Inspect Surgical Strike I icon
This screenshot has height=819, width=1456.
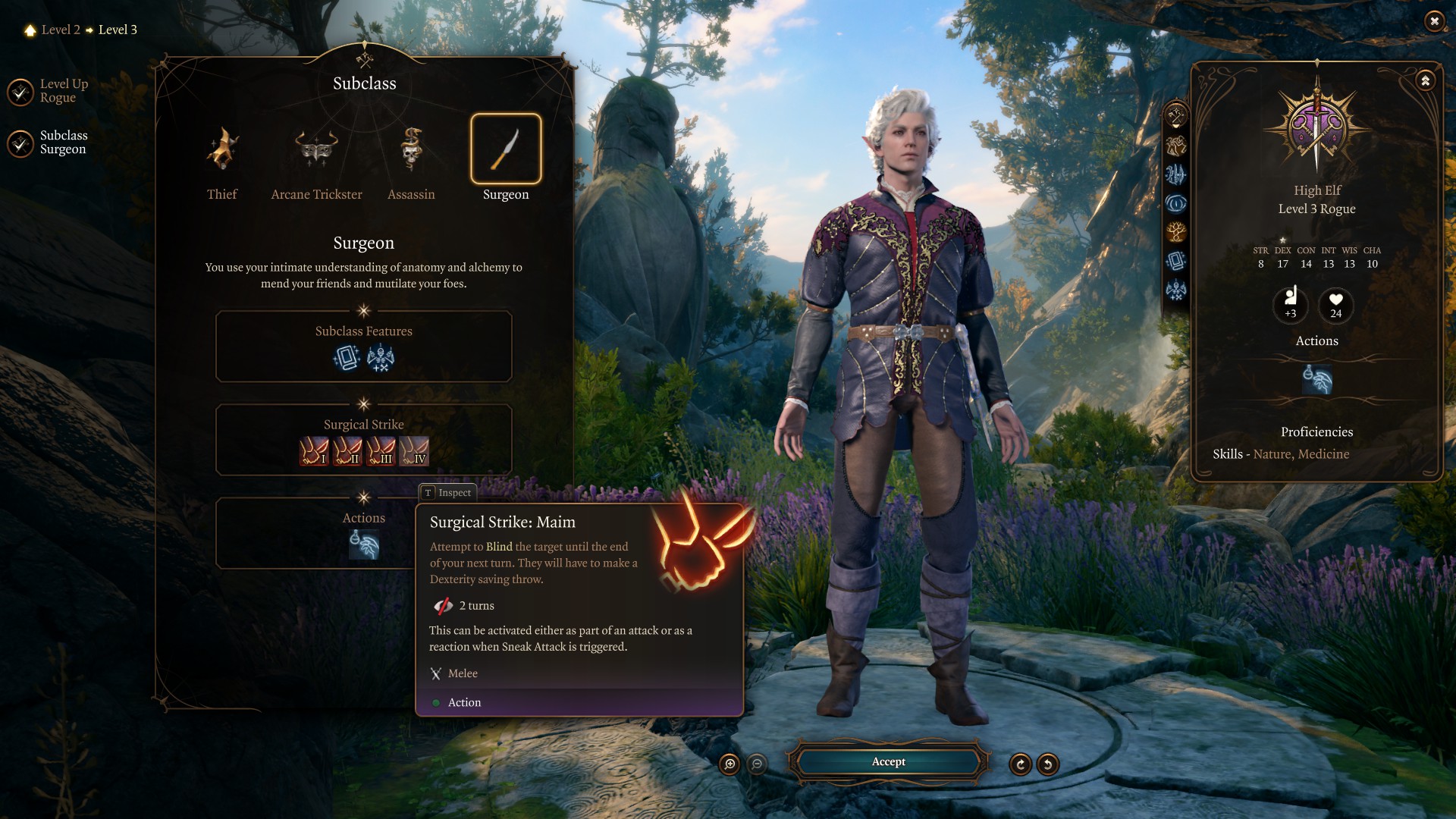(314, 451)
